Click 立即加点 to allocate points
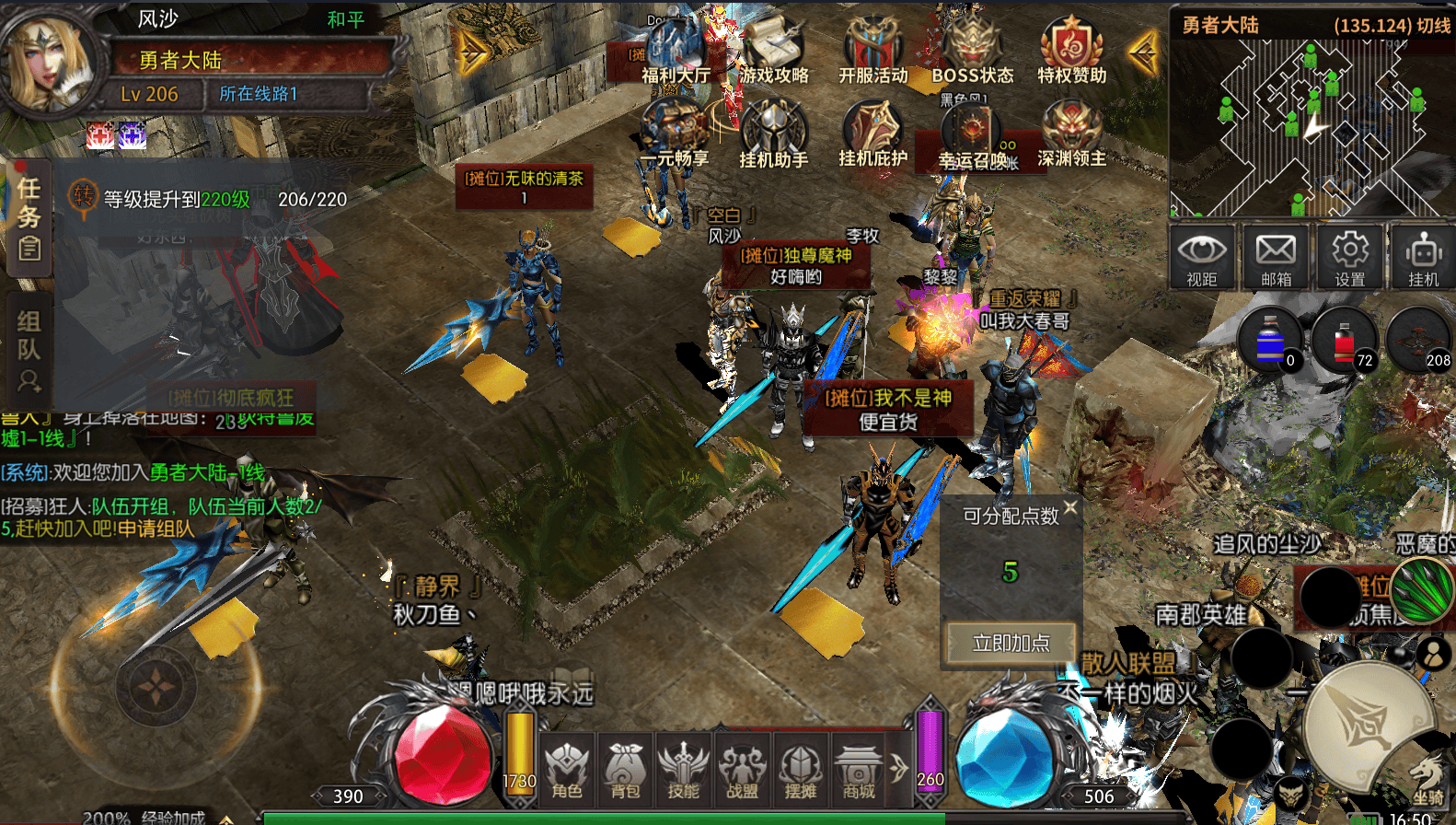The image size is (1456, 825). (1011, 643)
